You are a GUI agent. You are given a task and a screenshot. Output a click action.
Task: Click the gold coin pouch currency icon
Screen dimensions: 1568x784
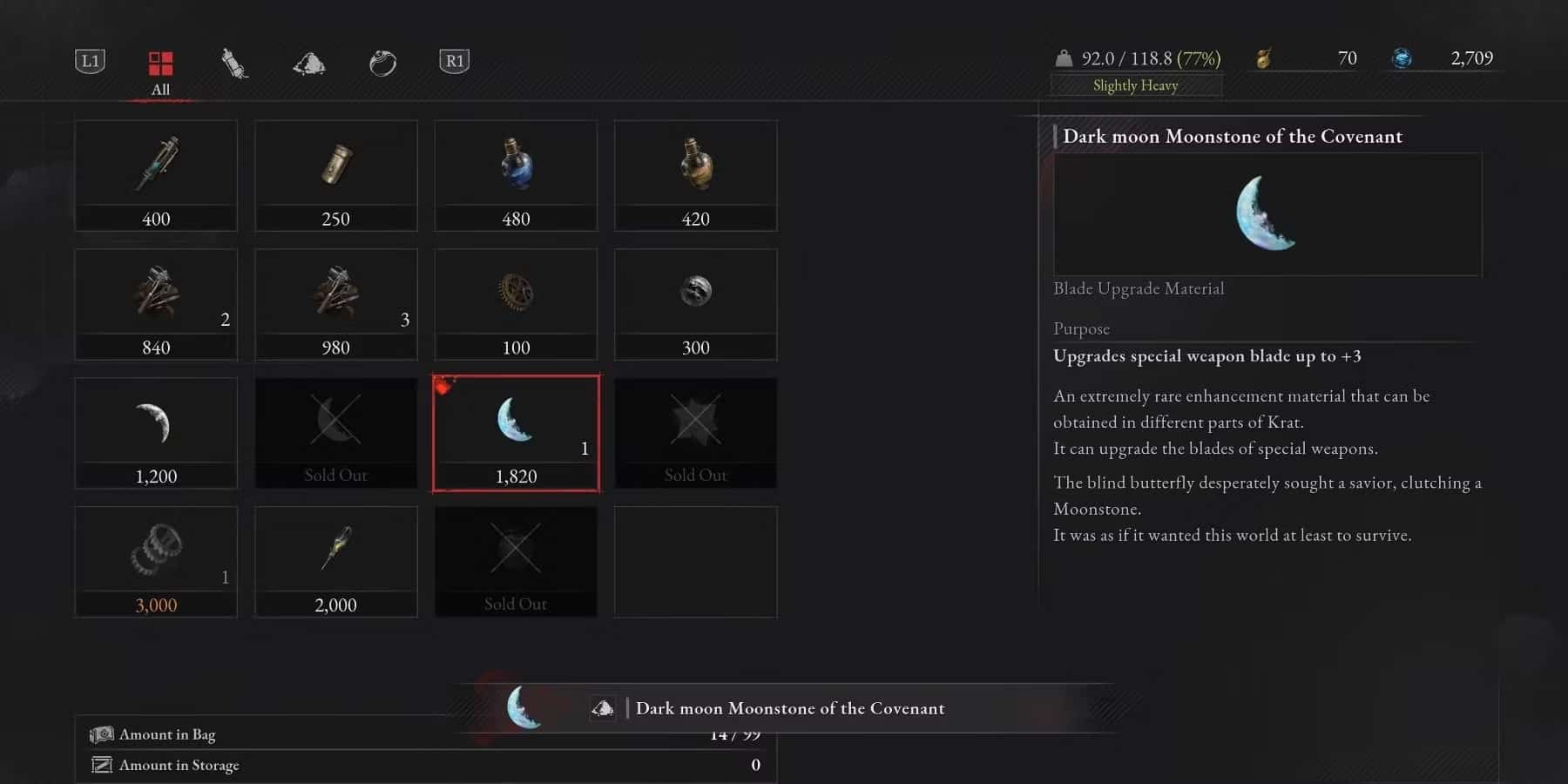(1265, 58)
